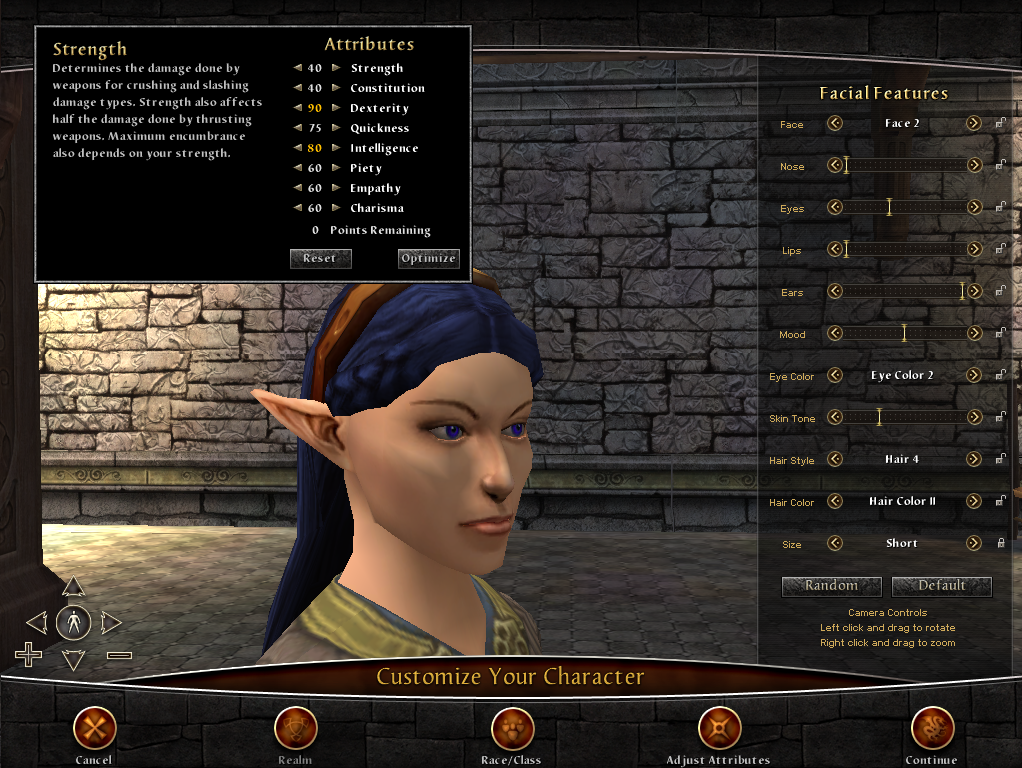Cancel character creation
The image size is (1022, 768).
pos(95,729)
